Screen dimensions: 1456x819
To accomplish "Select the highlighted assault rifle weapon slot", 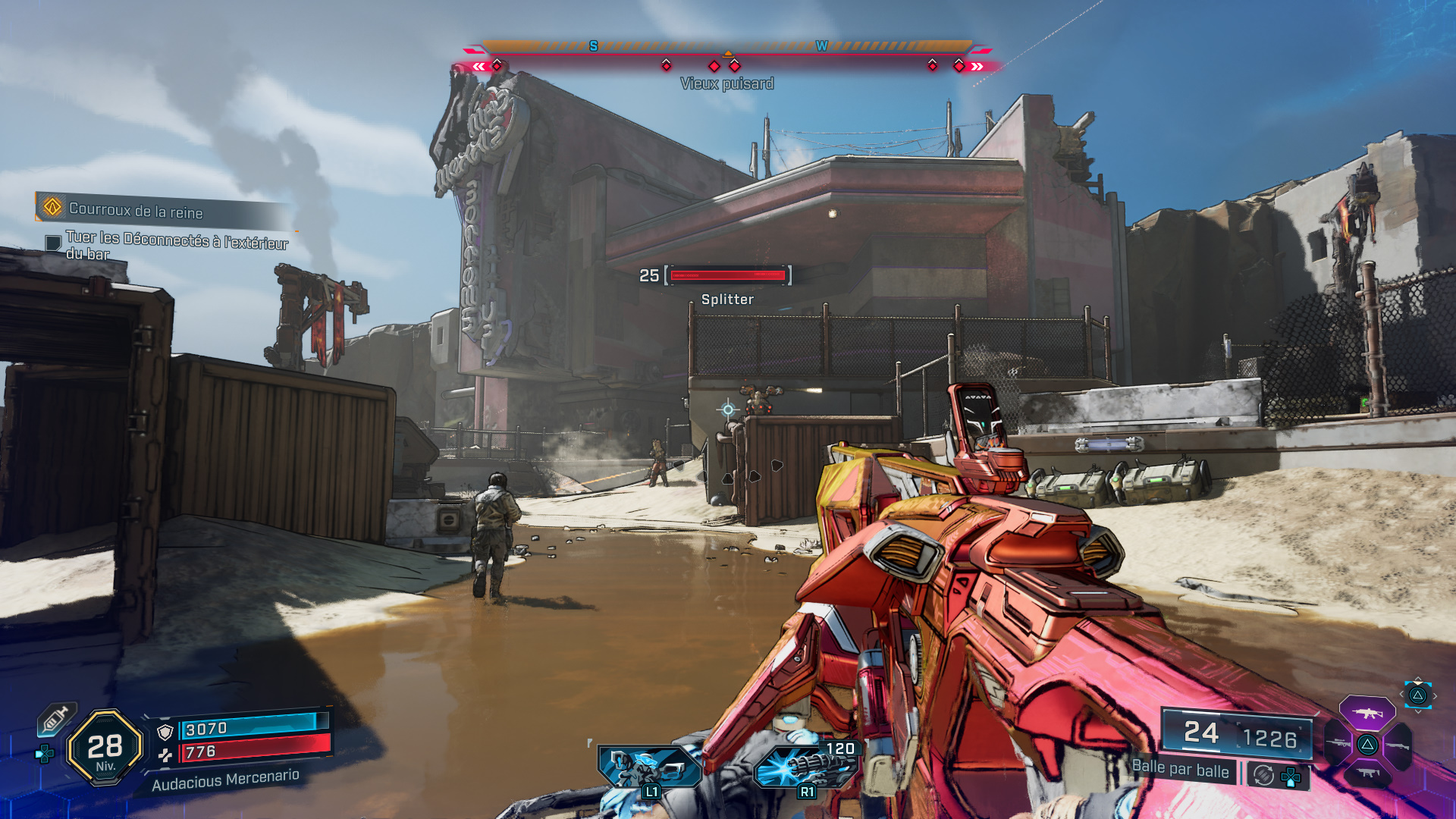I will 1367,714.
